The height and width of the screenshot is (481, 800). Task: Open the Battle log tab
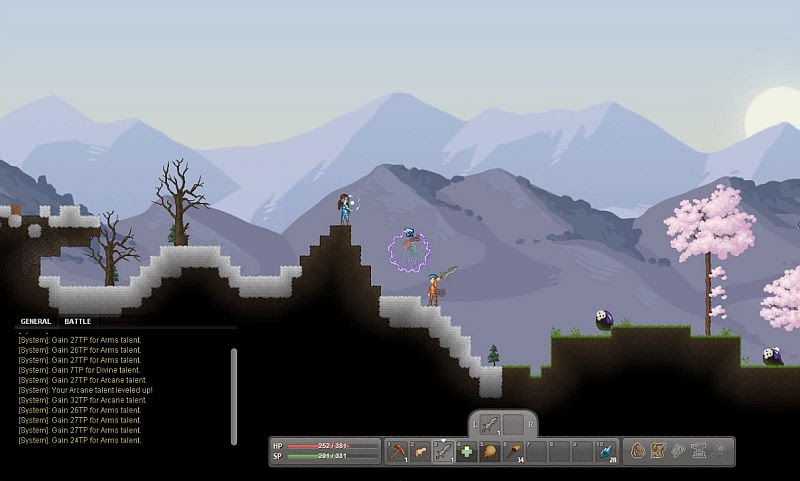click(78, 322)
